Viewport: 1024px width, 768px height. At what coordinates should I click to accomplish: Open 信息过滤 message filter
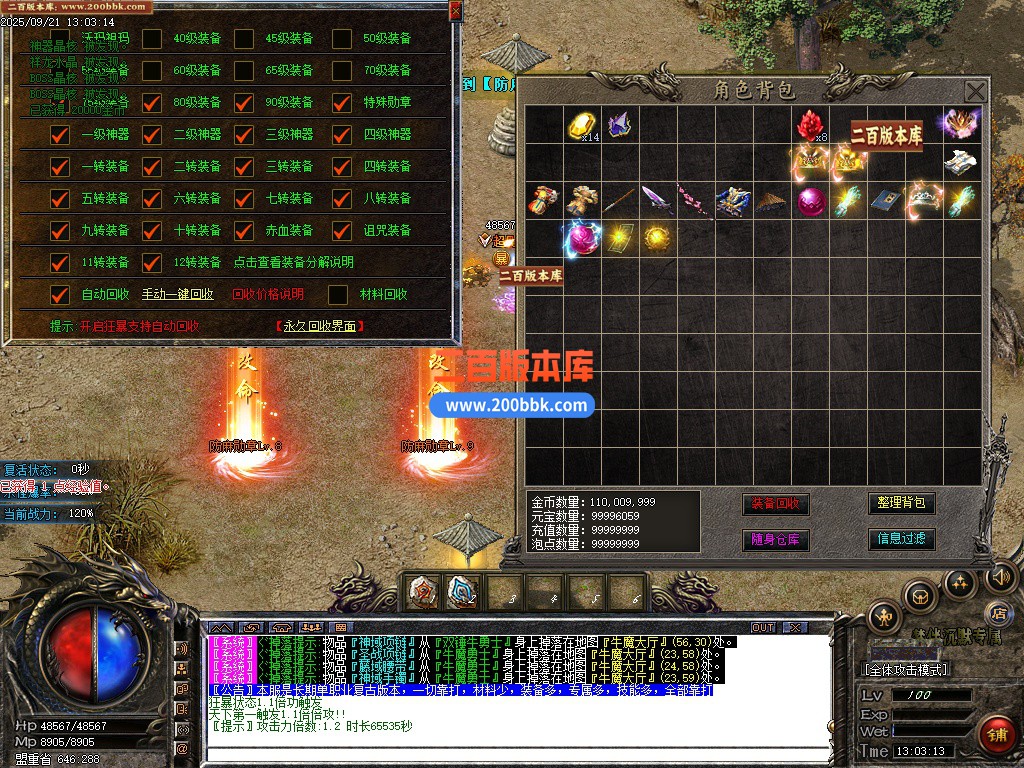click(901, 539)
